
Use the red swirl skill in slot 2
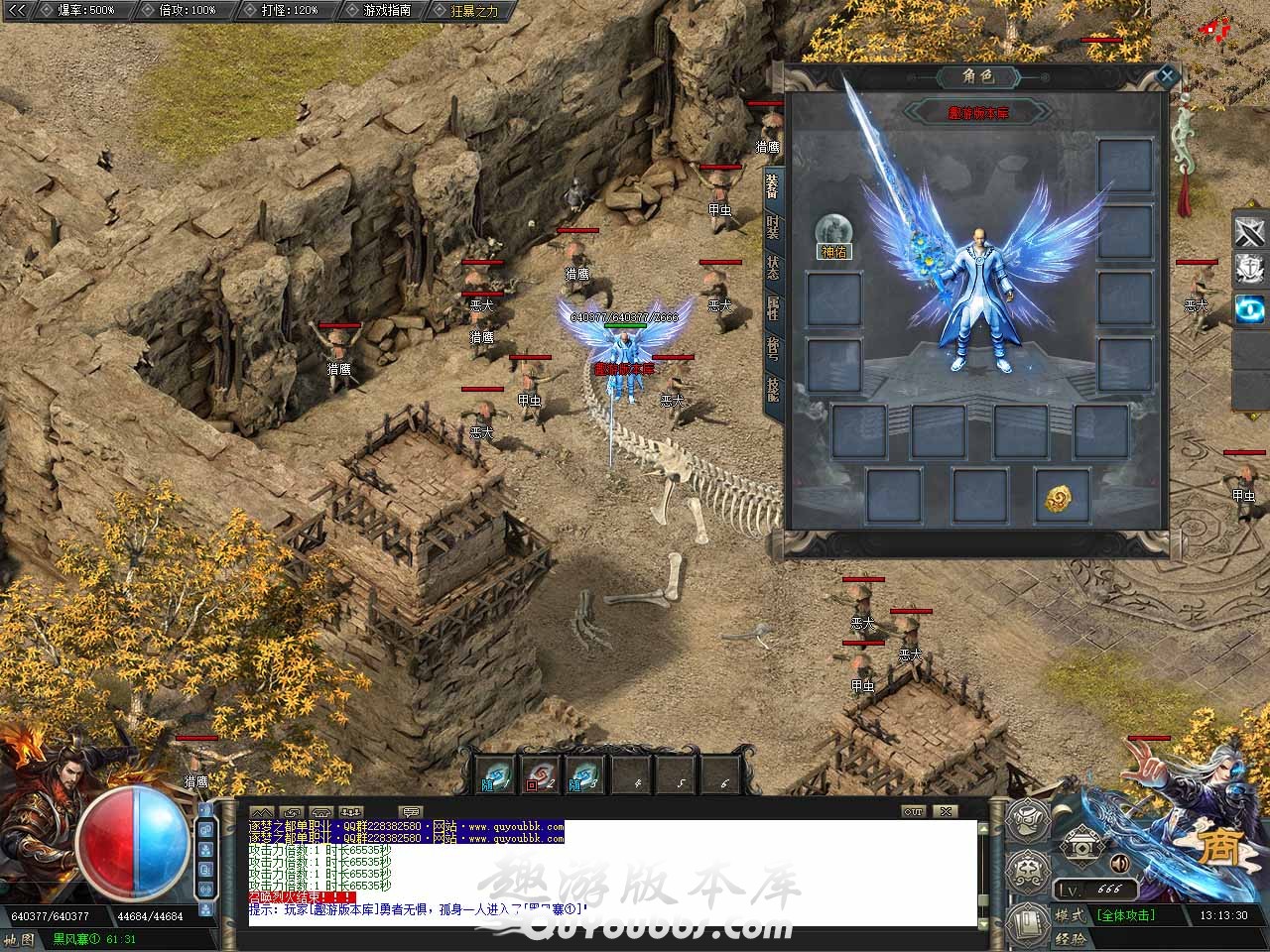point(539,775)
